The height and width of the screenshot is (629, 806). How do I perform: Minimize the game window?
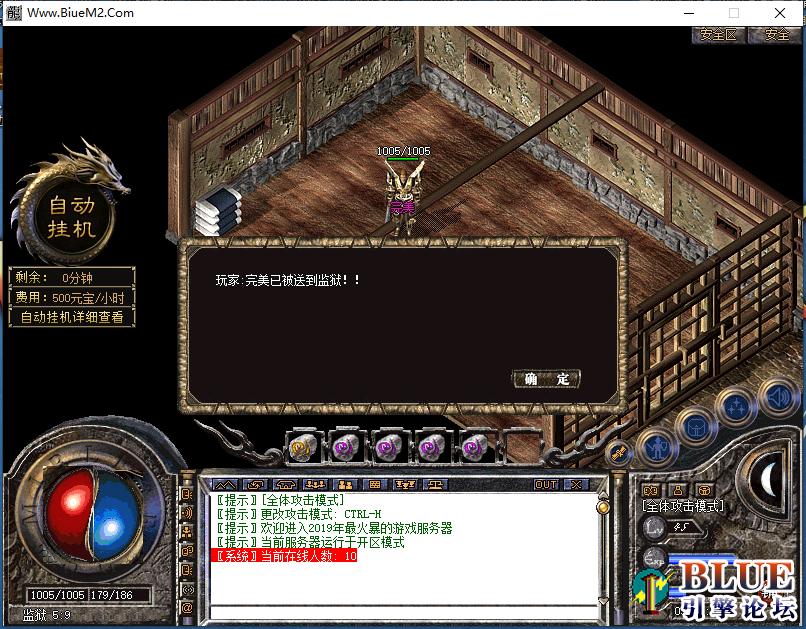(x=689, y=13)
